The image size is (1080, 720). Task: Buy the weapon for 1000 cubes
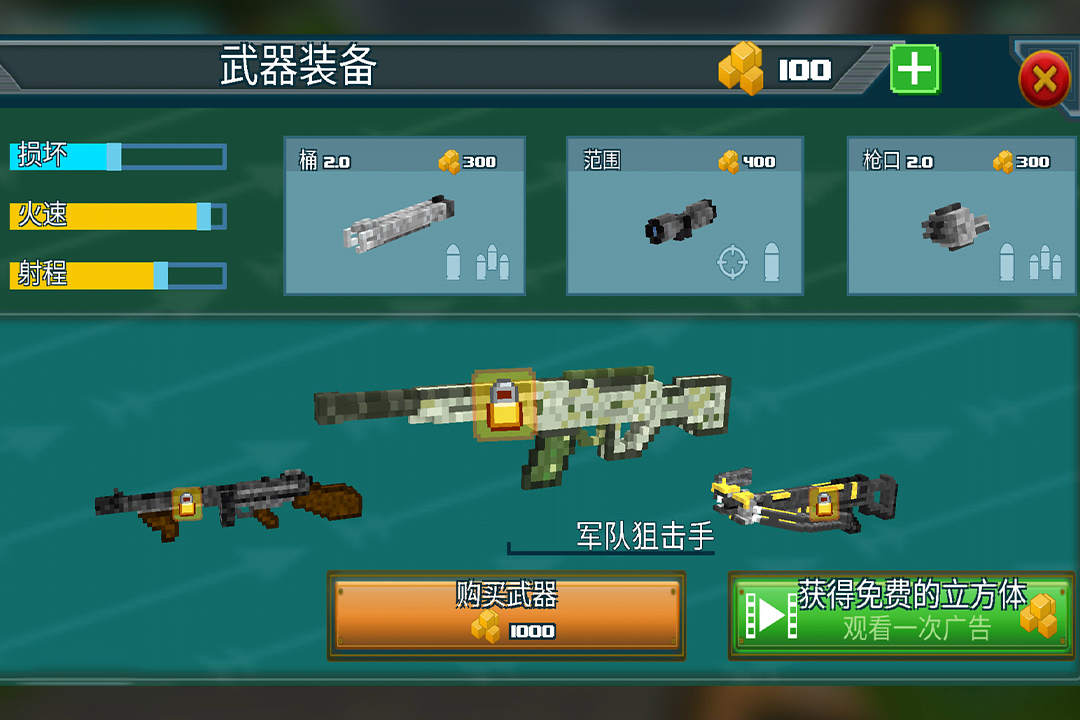506,615
